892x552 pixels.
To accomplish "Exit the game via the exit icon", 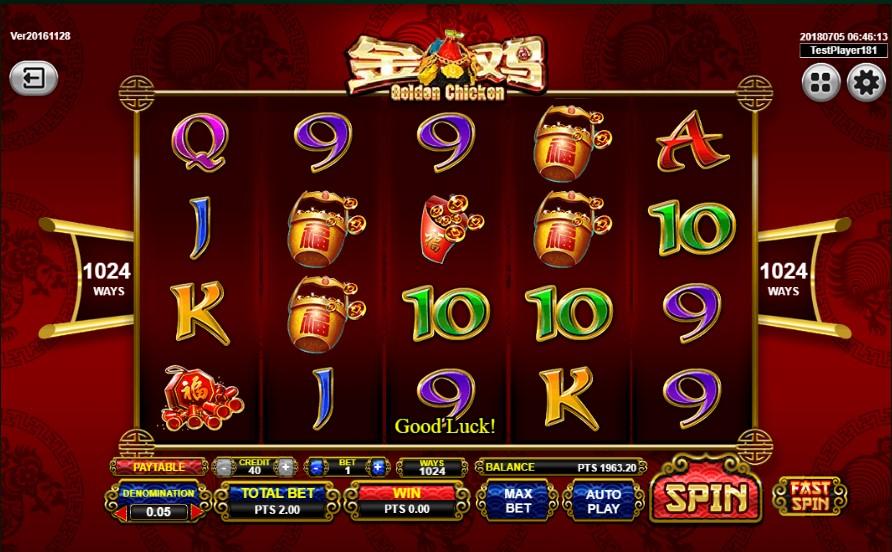I will point(33,79).
